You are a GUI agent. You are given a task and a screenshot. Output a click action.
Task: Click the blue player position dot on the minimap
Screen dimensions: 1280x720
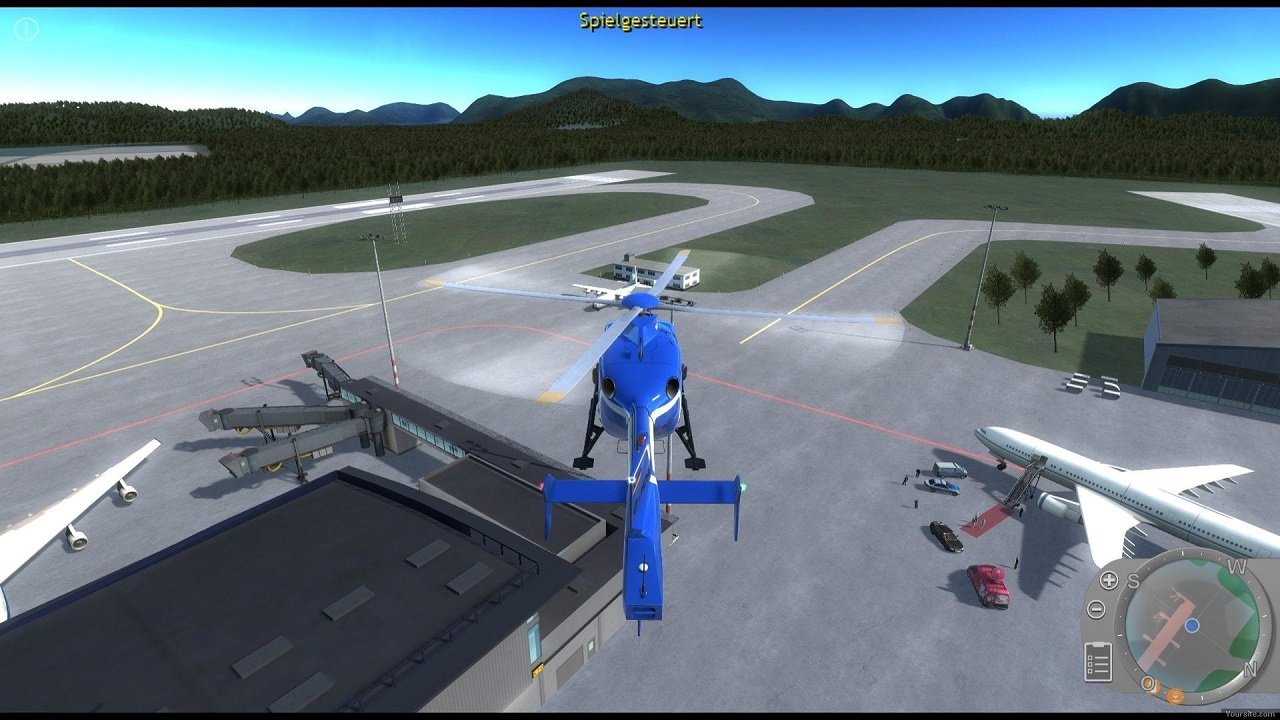[1191, 625]
